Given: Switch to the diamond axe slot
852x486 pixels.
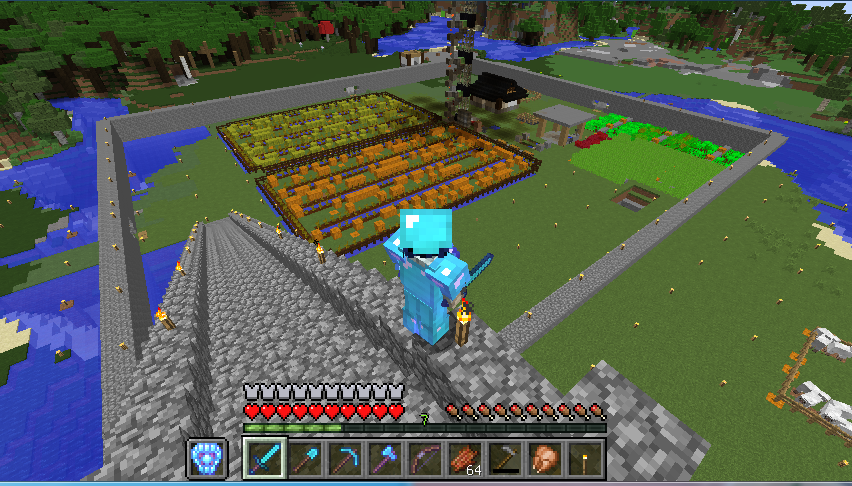Looking at the screenshot, I should tap(385, 459).
